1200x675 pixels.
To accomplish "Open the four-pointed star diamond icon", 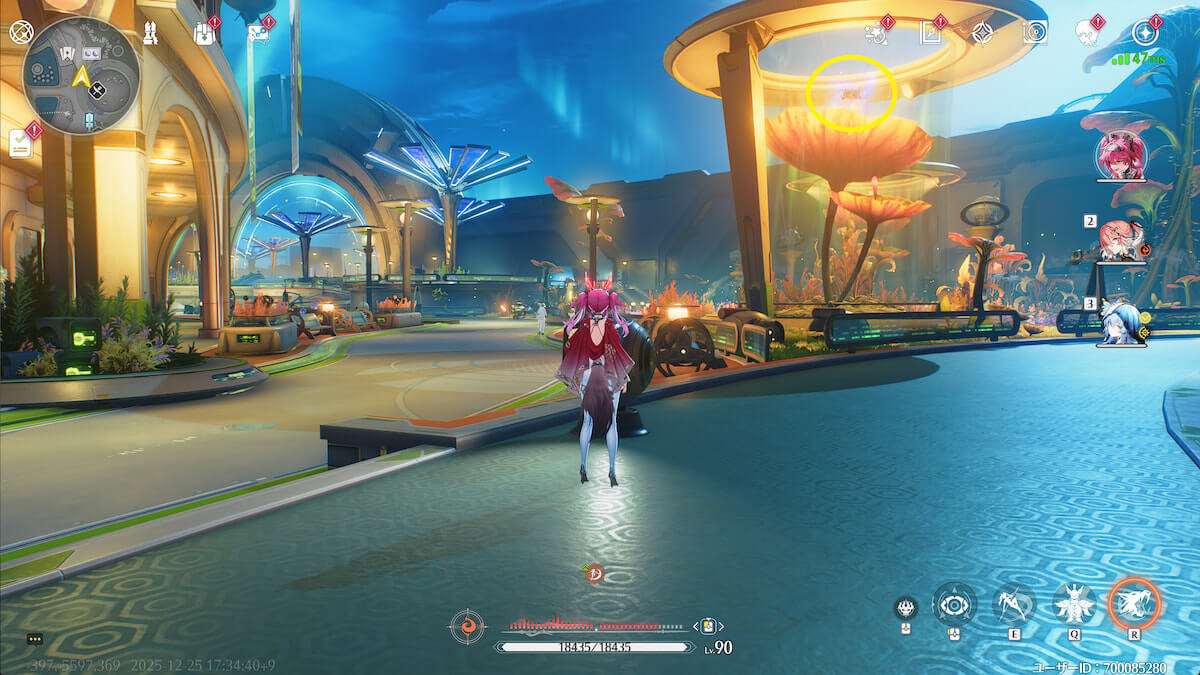I will (983, 33).
